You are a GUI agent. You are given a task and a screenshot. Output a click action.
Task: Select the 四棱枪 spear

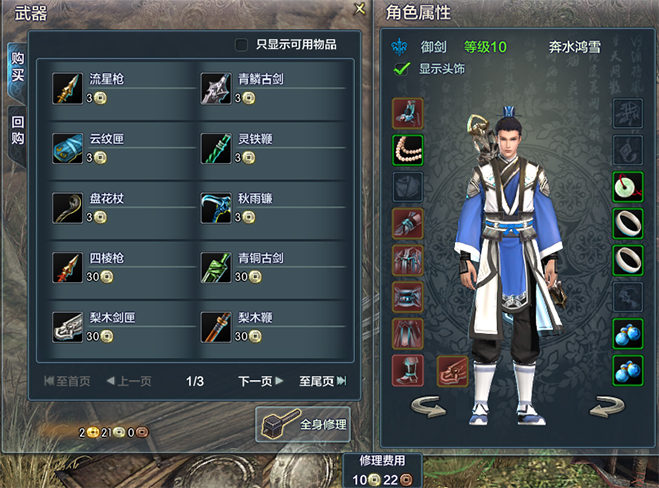68,268
